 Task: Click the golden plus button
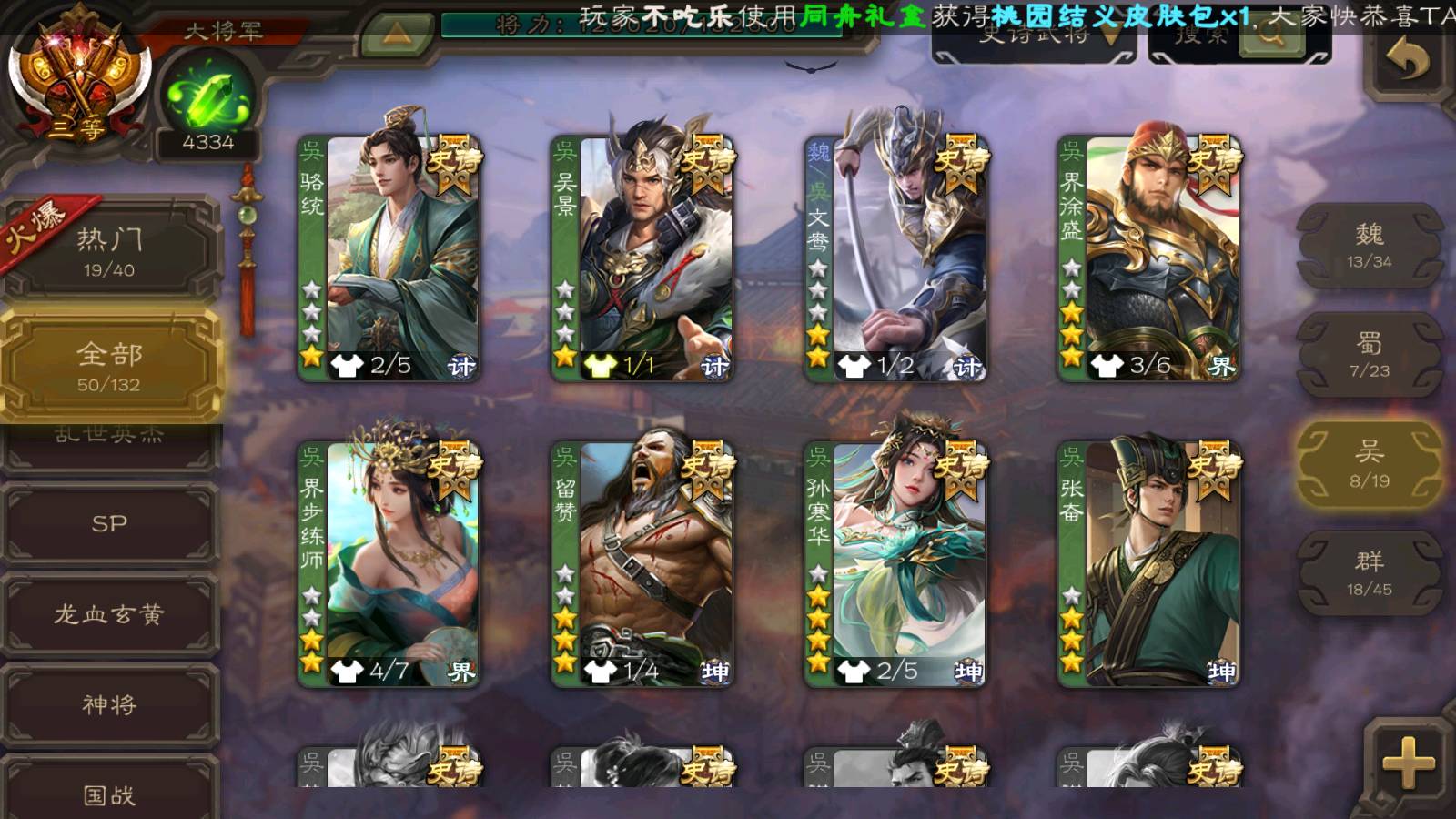point(1408,763)
